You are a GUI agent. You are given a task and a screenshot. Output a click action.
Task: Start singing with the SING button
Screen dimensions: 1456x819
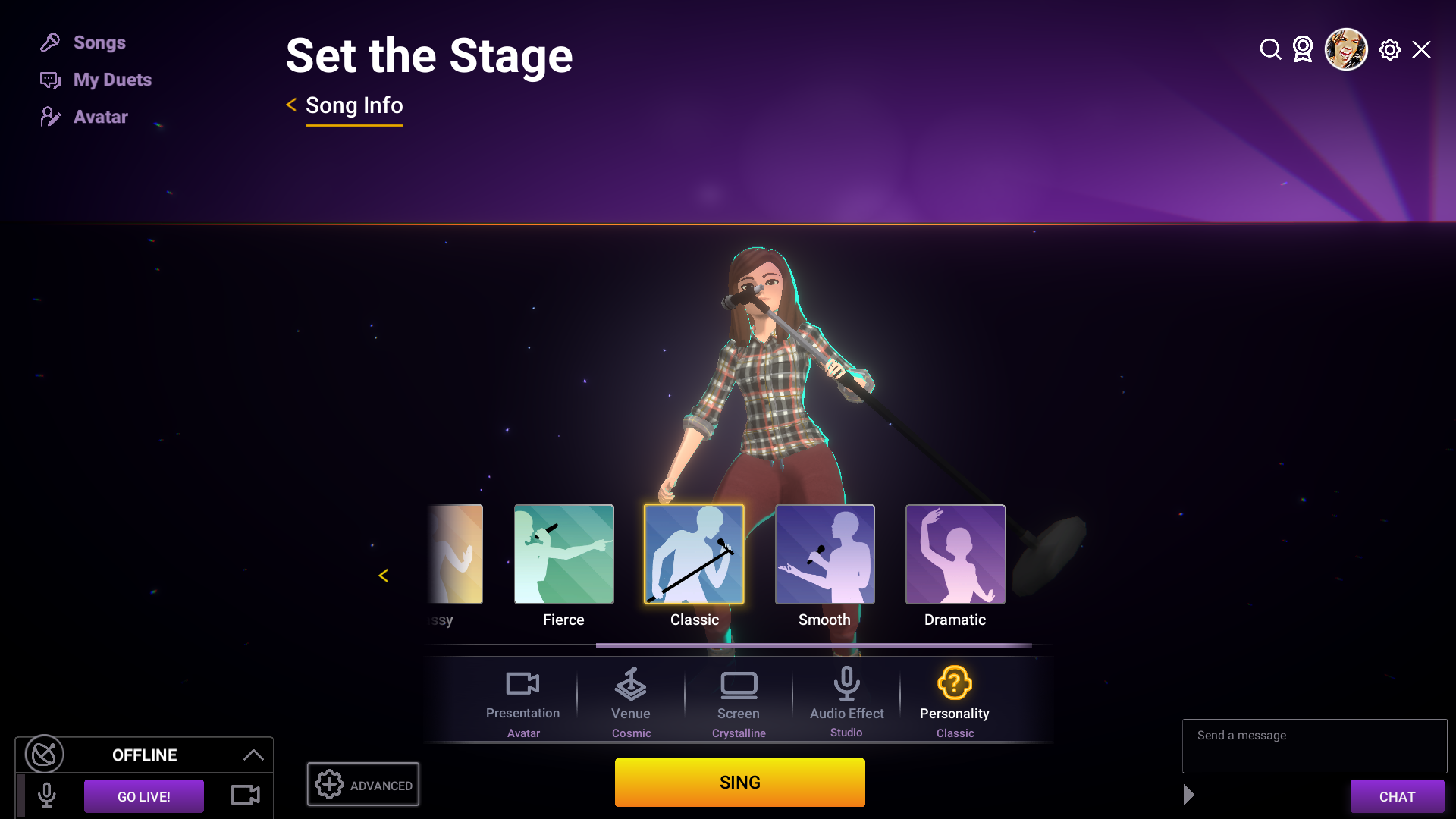click(739, 783)
